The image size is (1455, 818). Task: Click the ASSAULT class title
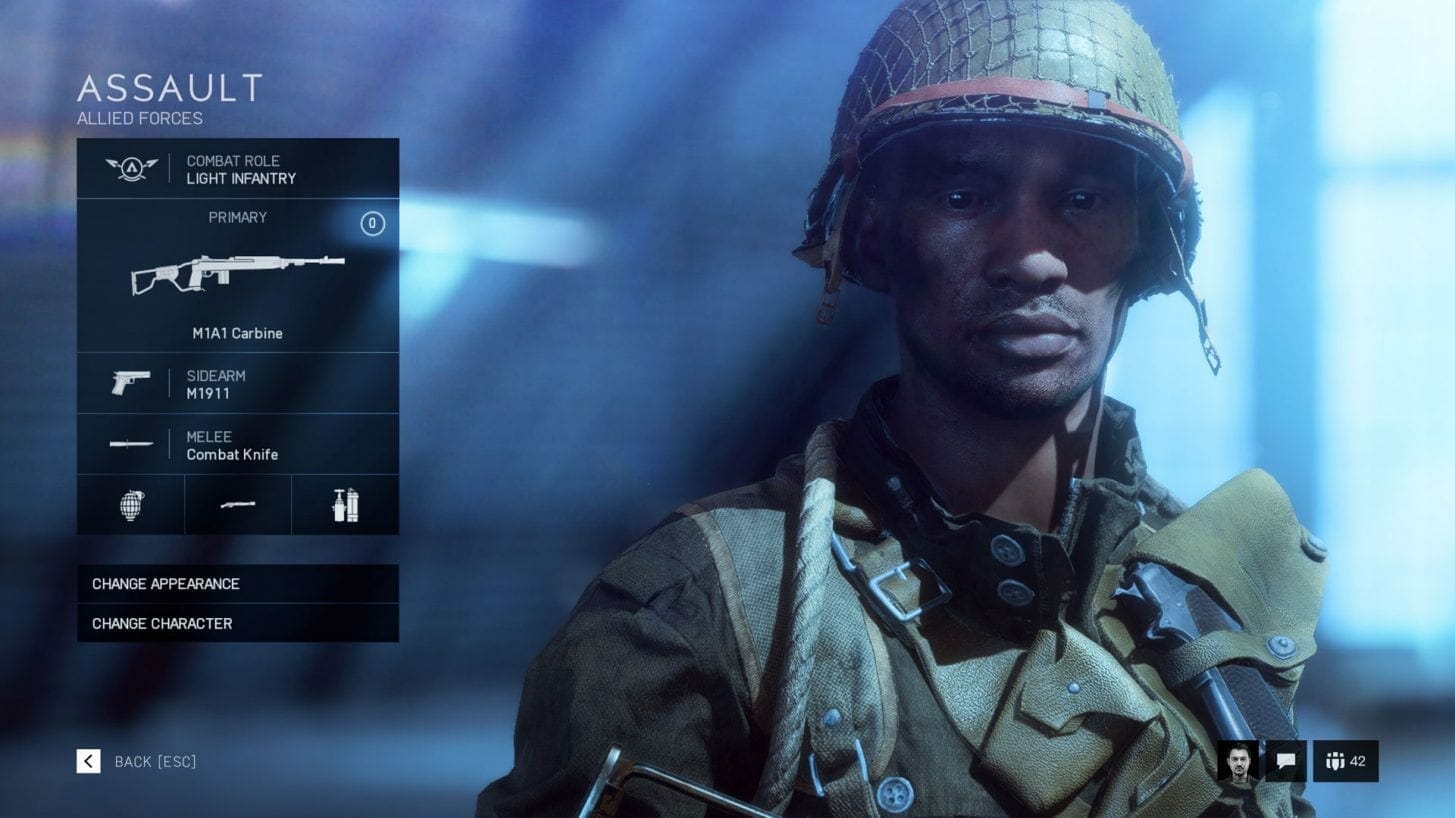[170, 90]
